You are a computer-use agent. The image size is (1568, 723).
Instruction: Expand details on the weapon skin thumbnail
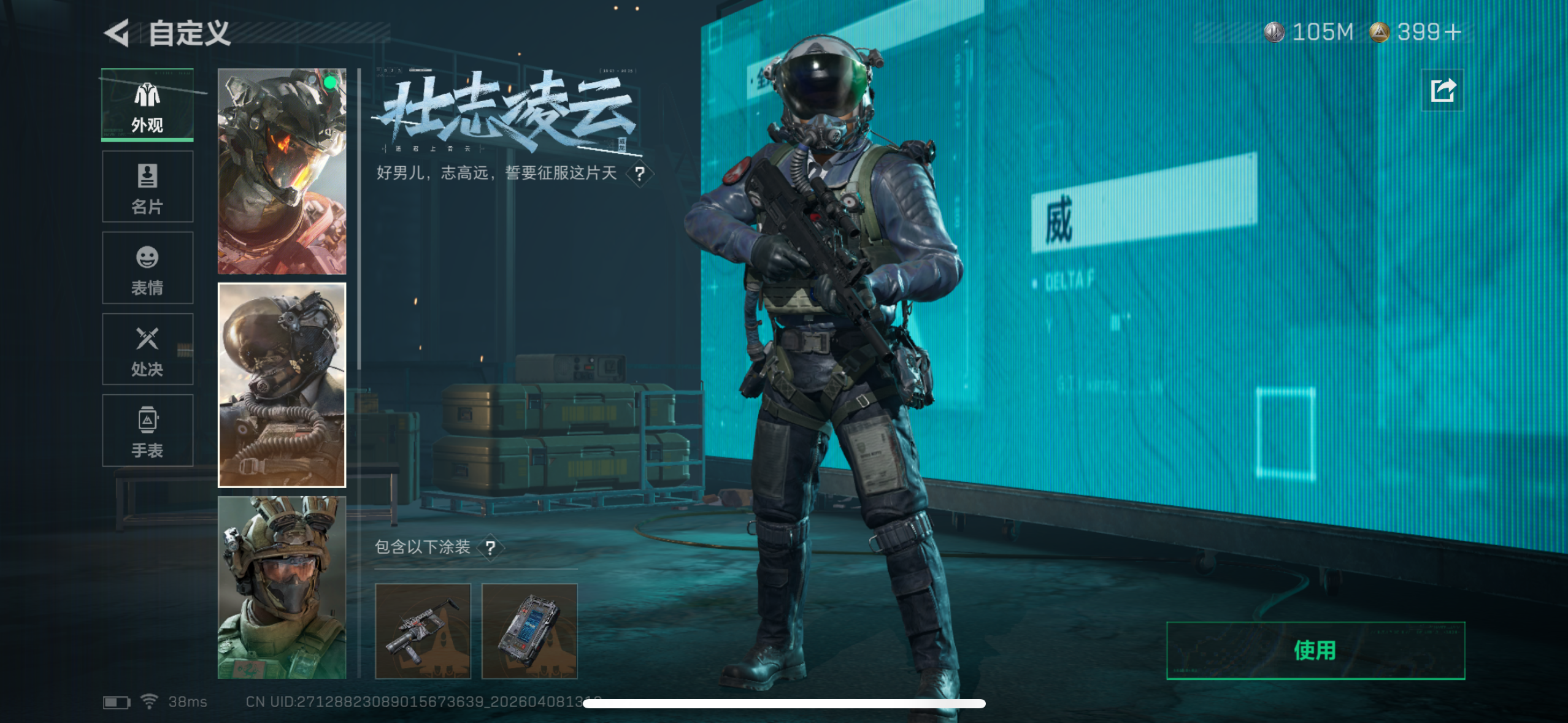[x=423, y=632]
